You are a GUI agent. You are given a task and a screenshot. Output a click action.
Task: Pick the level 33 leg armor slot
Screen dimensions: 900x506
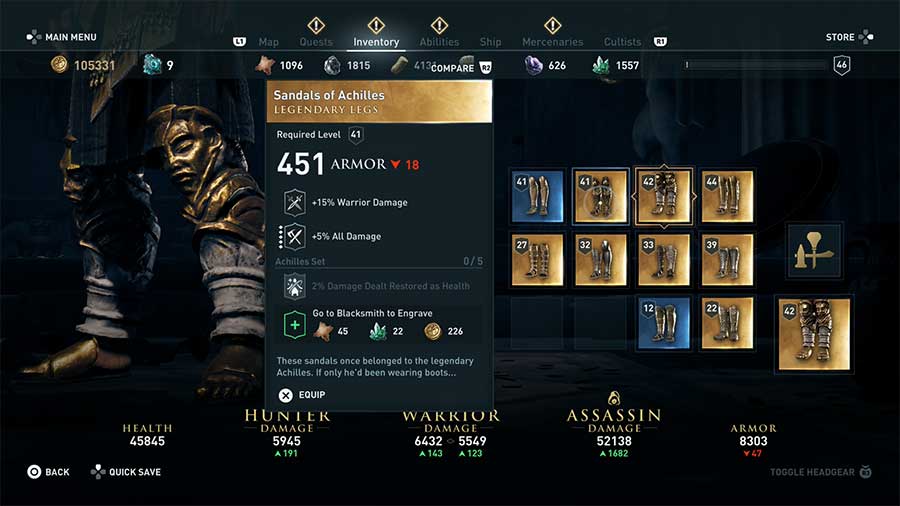pyautogui.click(x=663, y=259)
